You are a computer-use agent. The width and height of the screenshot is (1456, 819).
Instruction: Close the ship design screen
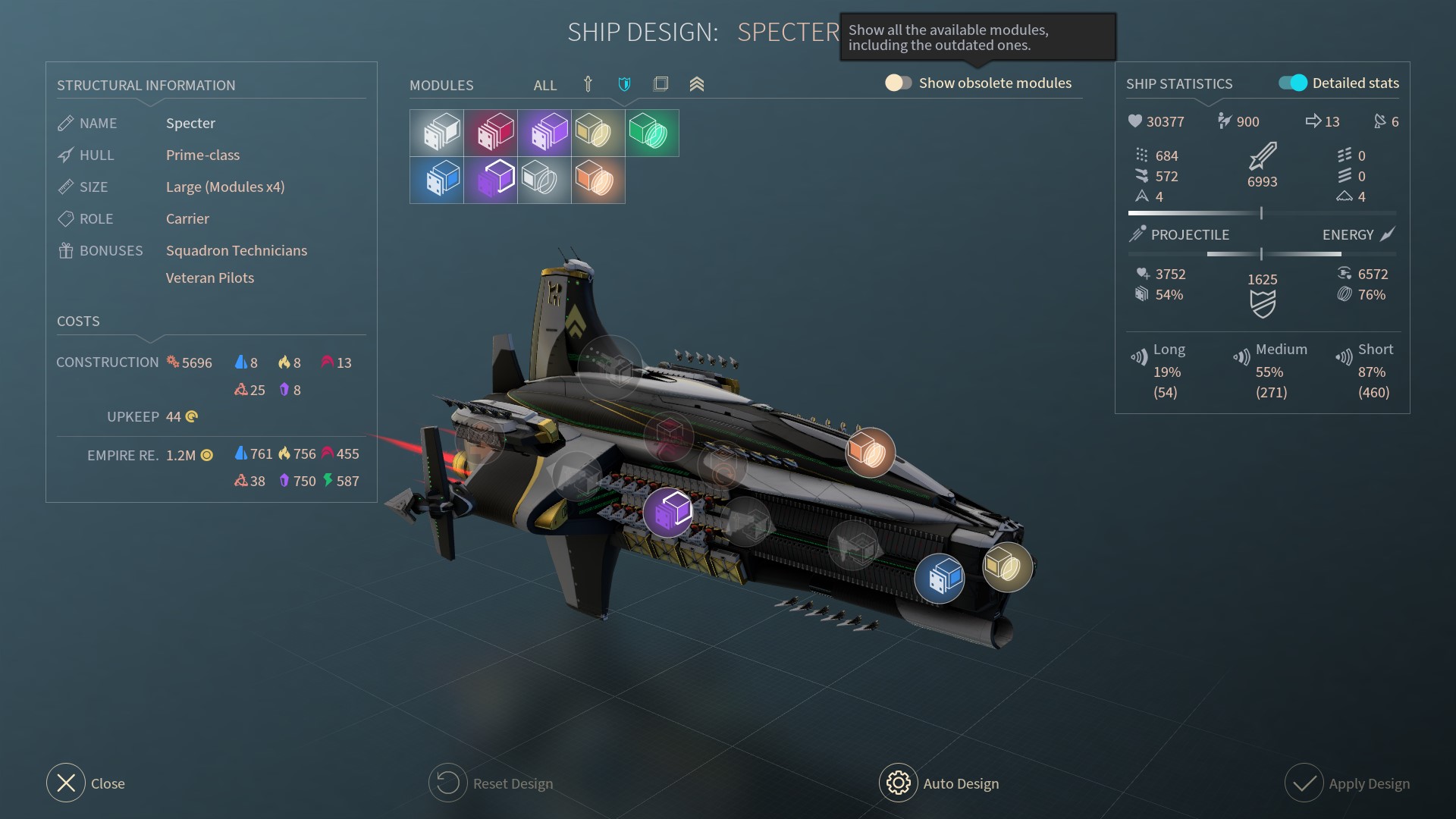coord(66,783)
